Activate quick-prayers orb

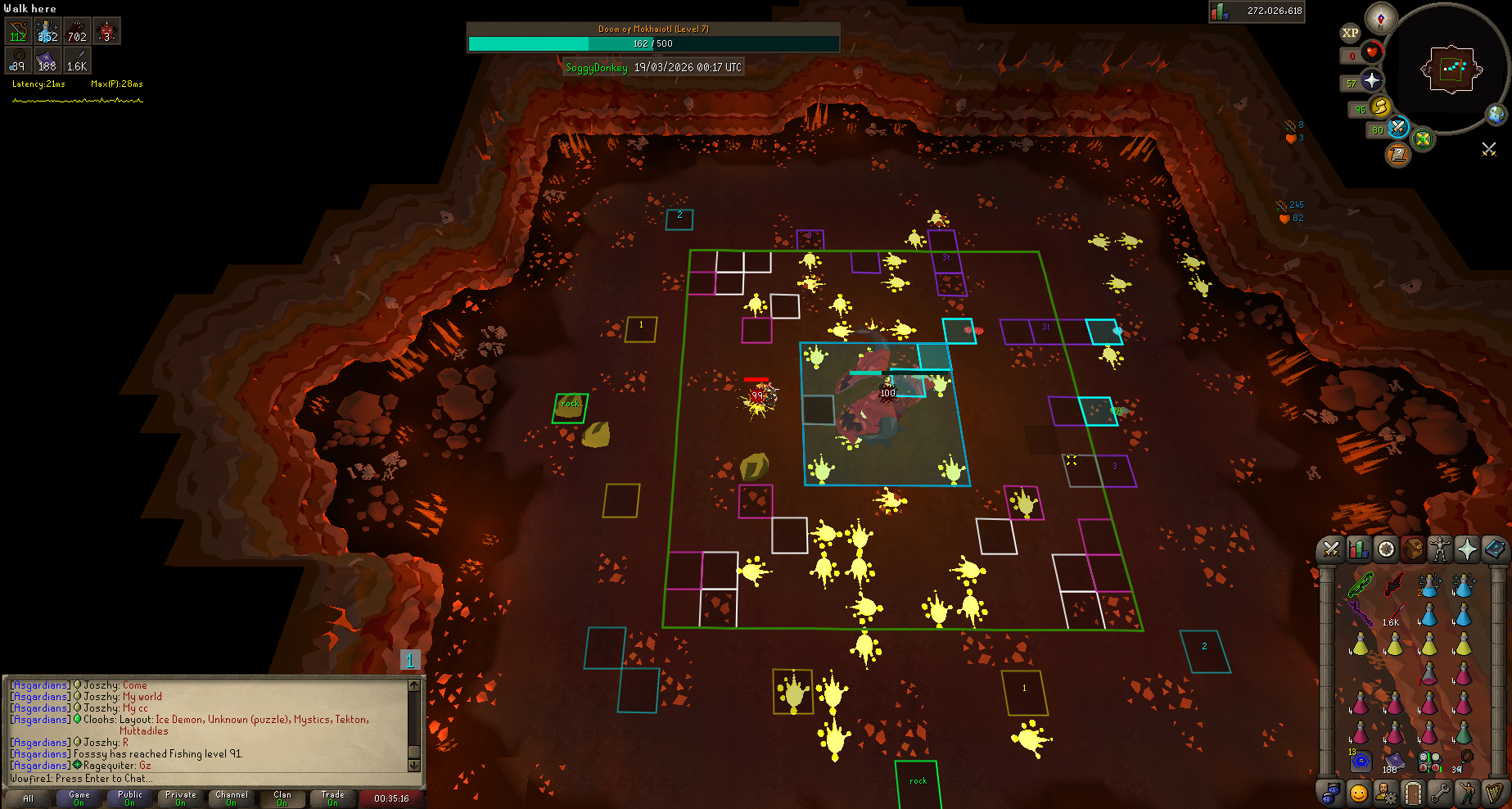1372,80
